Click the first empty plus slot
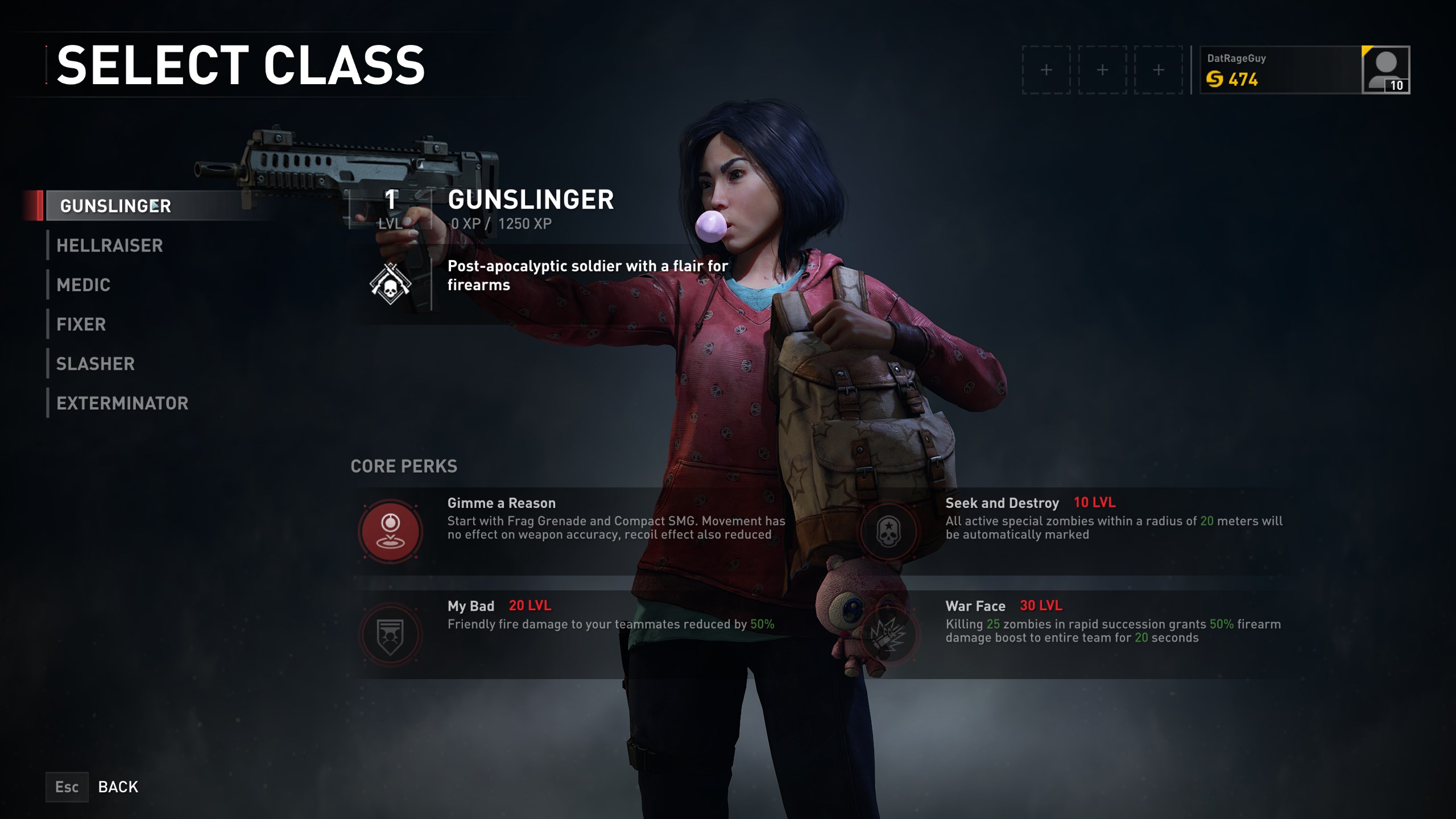The width and height of the screenshot is (1456, 819). tap(1046, 69)
